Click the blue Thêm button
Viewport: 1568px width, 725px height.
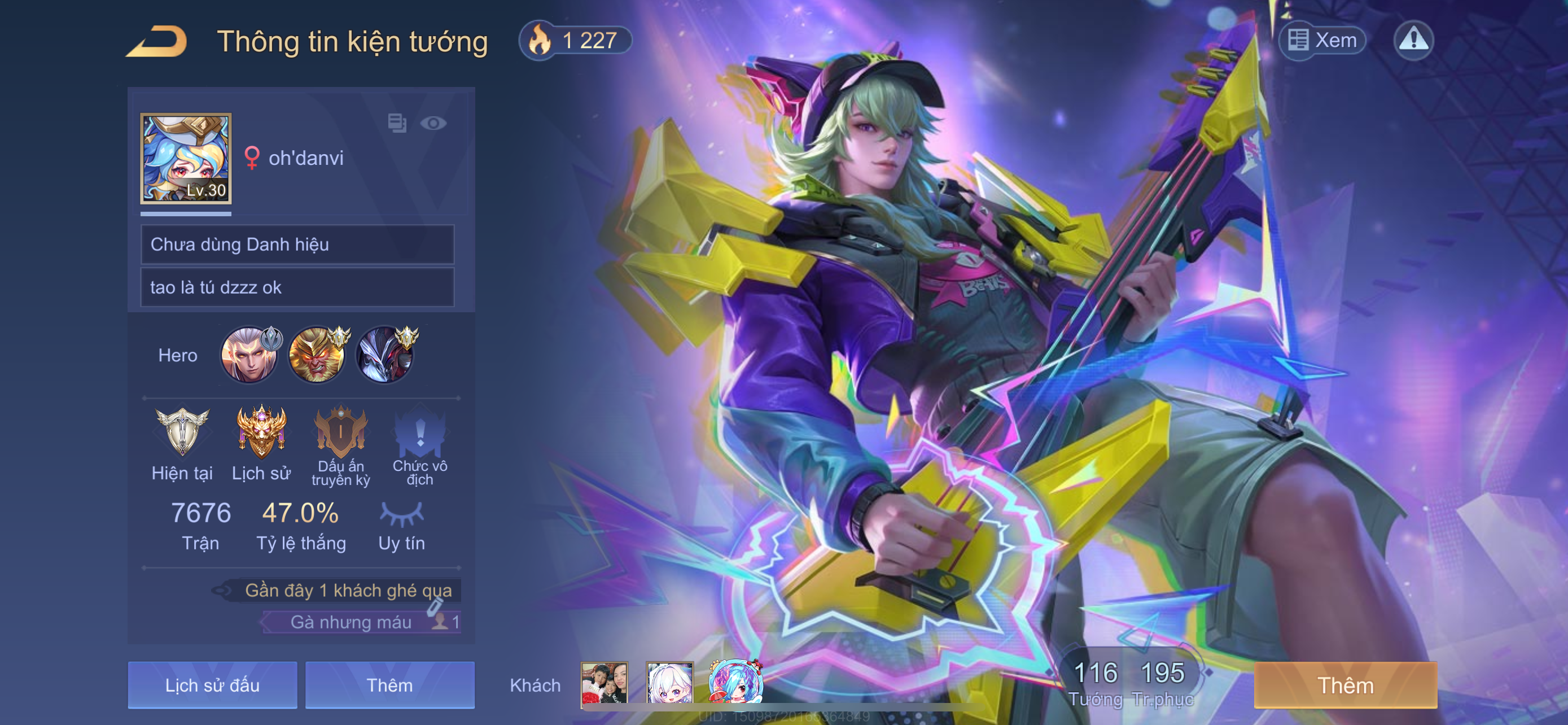click(389, 685)
